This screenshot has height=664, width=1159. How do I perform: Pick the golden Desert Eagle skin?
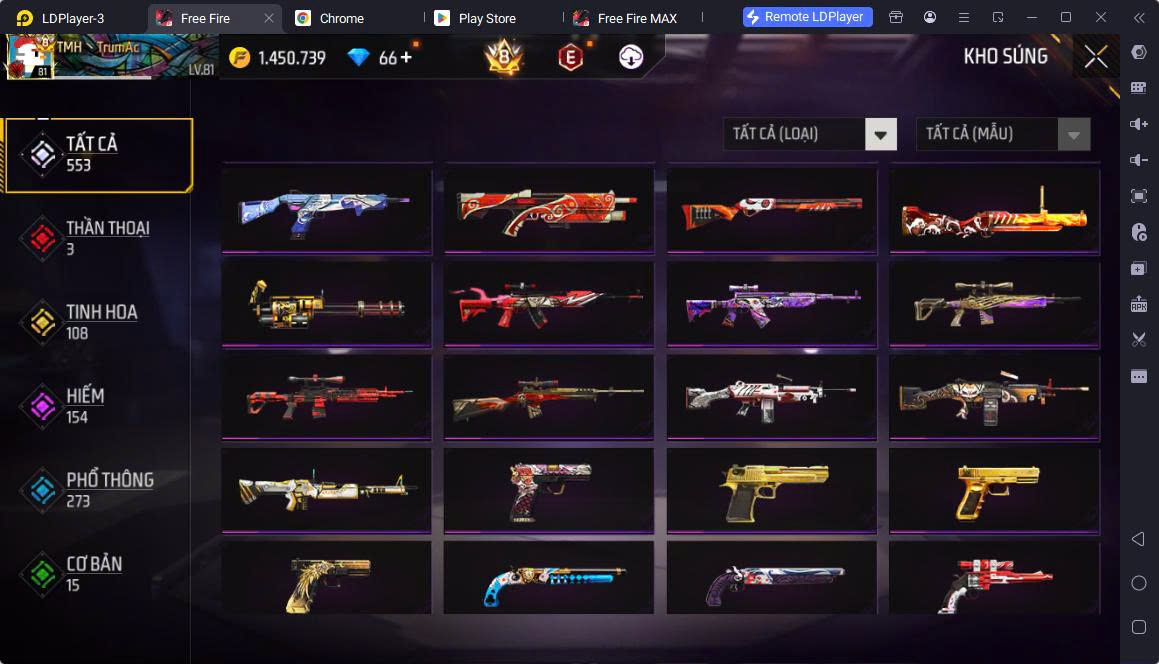pyautogui.click(x=772, y=489)
